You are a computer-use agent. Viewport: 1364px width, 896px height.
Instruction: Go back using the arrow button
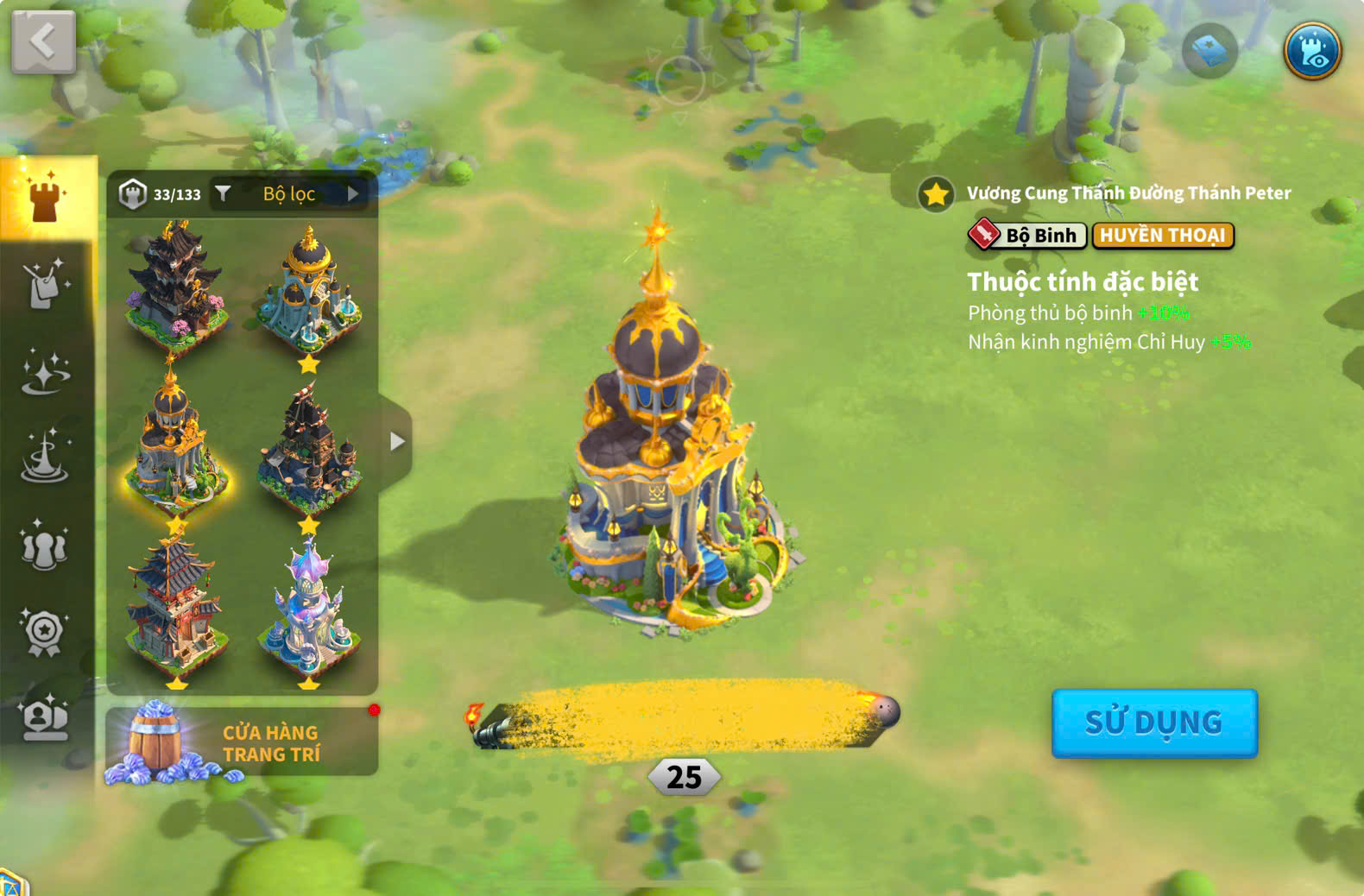[x=43, y=41]
